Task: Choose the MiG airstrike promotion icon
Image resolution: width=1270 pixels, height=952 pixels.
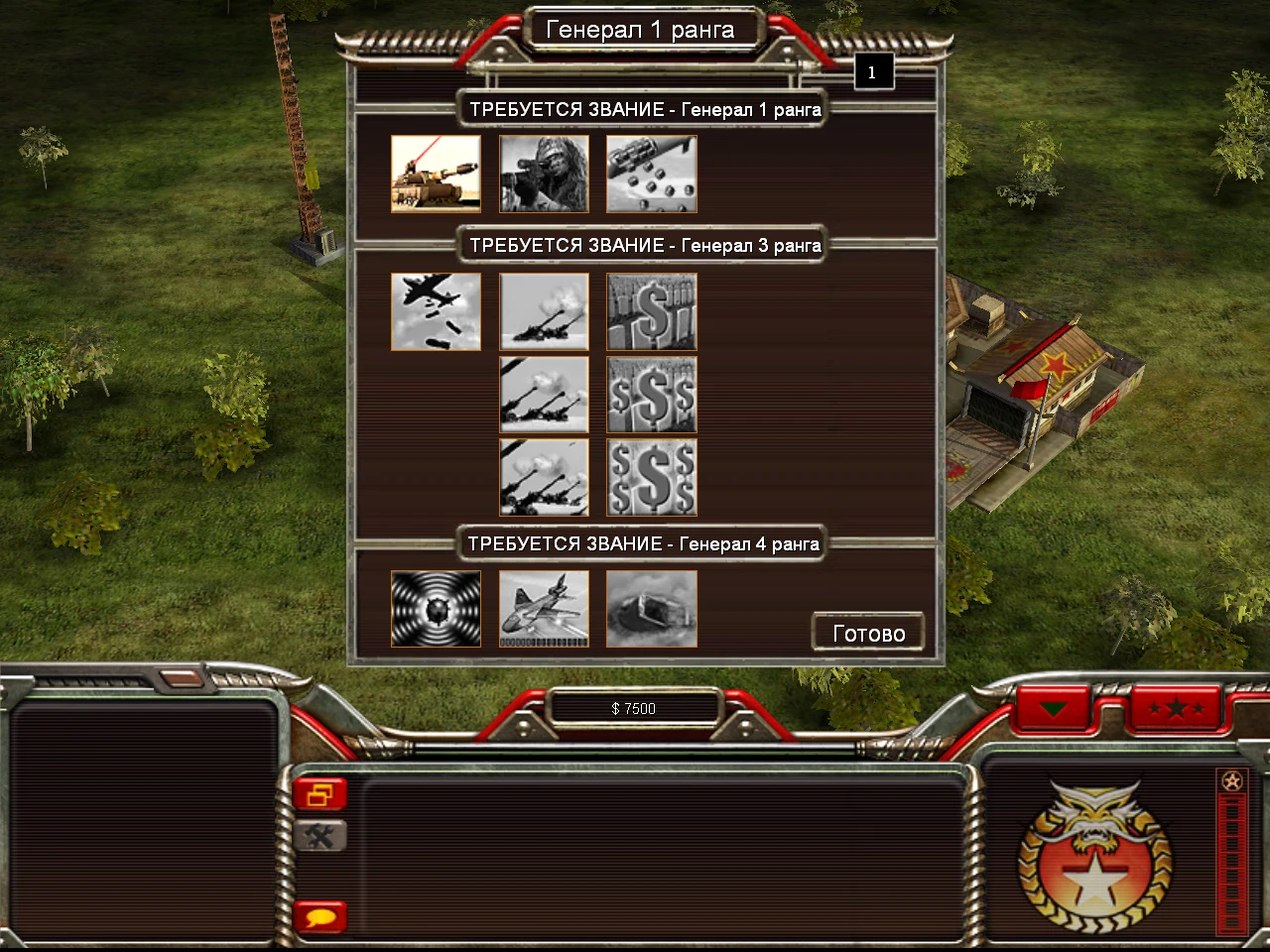Action: click(x=544, y=608)
